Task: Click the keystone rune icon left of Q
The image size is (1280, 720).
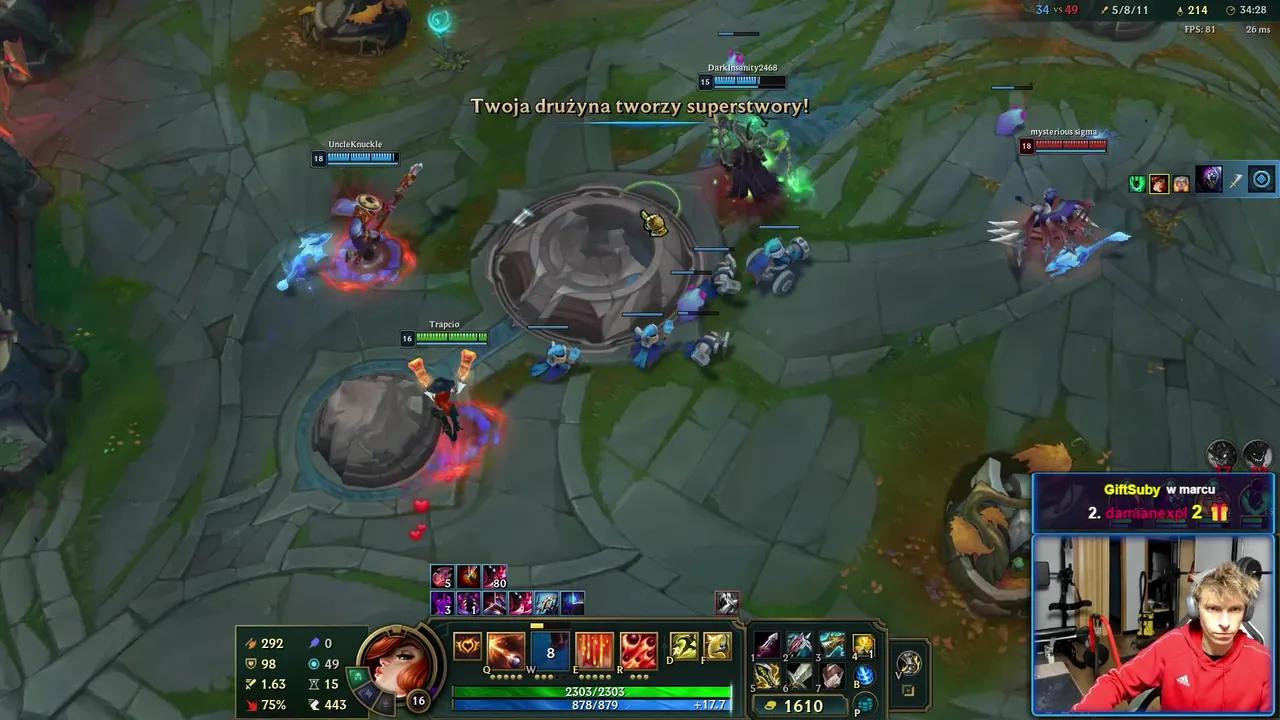Action: point(466,648)
